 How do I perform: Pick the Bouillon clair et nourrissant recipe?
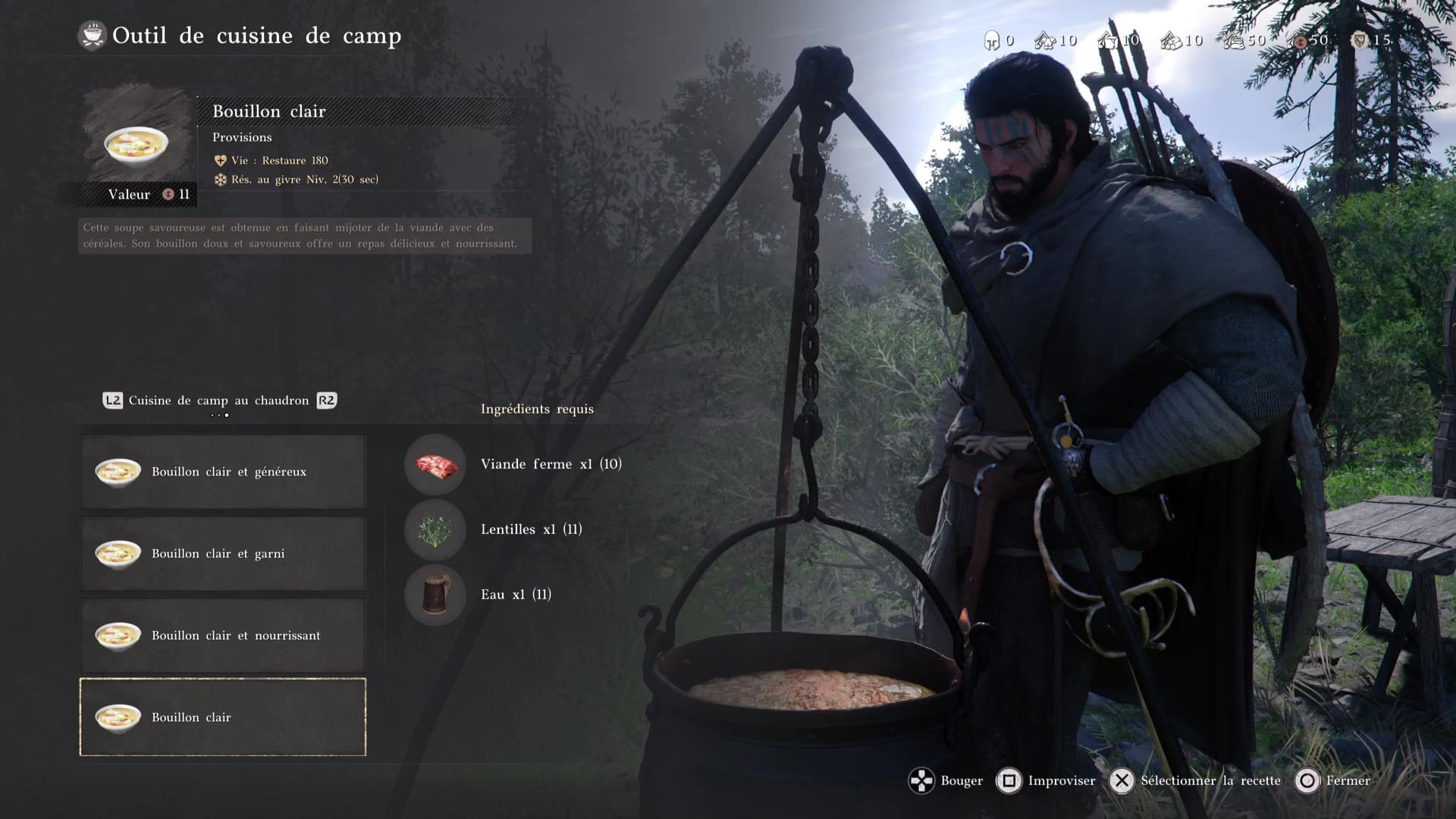[x=222, y=635]
